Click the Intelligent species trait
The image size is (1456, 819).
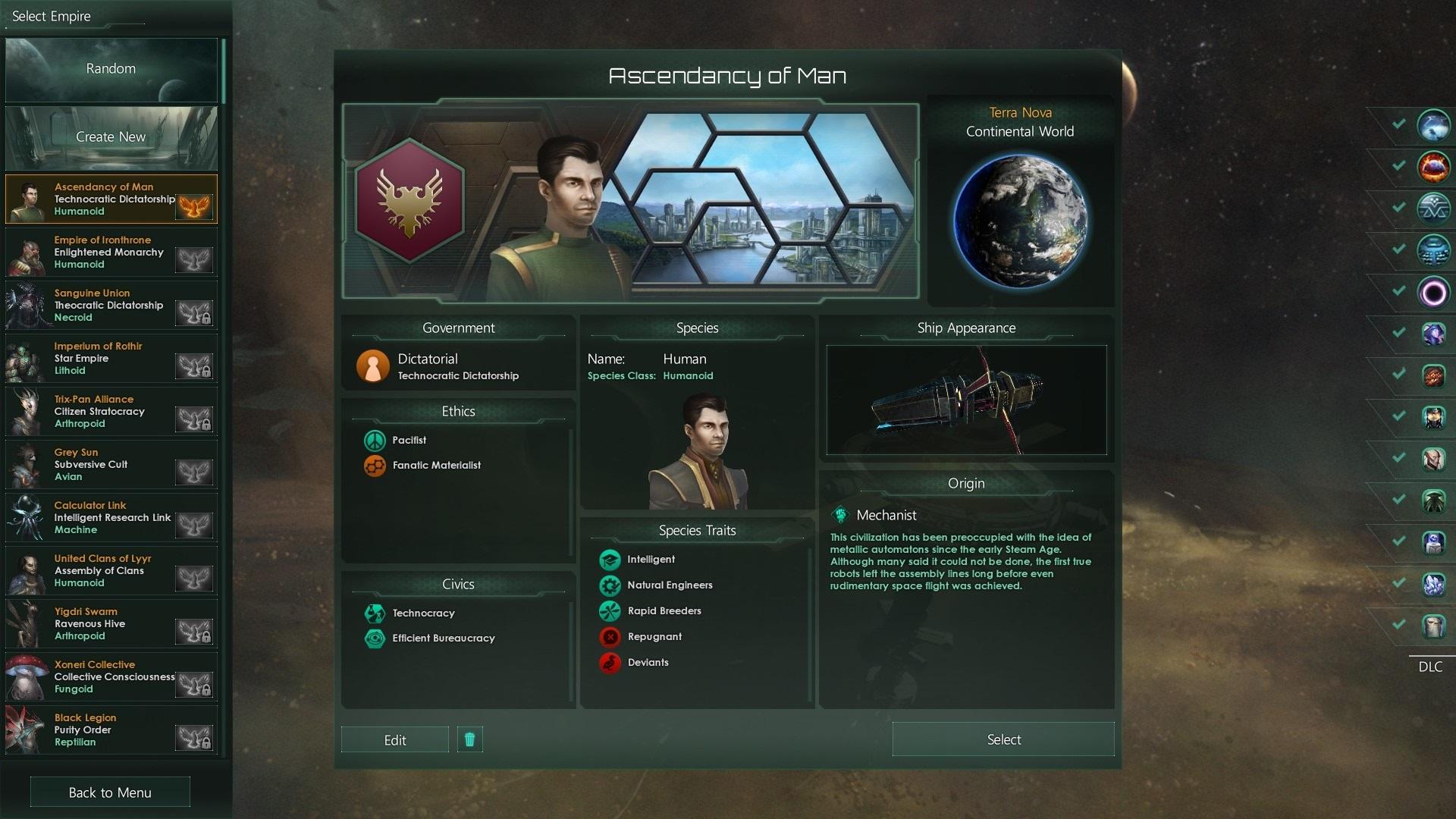click(x=650, y=560)
